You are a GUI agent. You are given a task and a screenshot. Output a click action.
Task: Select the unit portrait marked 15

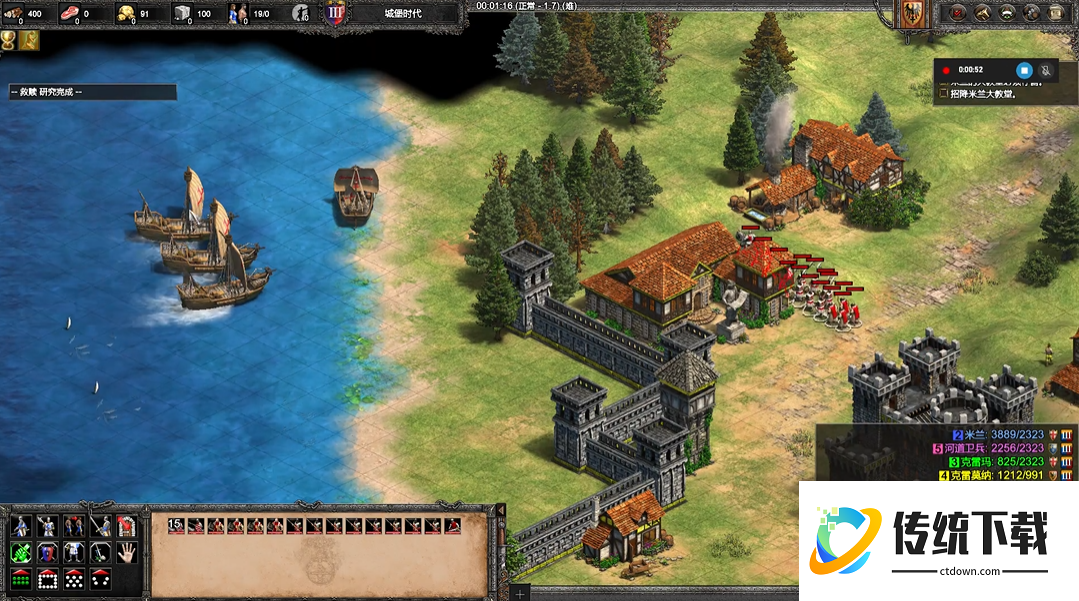click(x=176, y=525)
